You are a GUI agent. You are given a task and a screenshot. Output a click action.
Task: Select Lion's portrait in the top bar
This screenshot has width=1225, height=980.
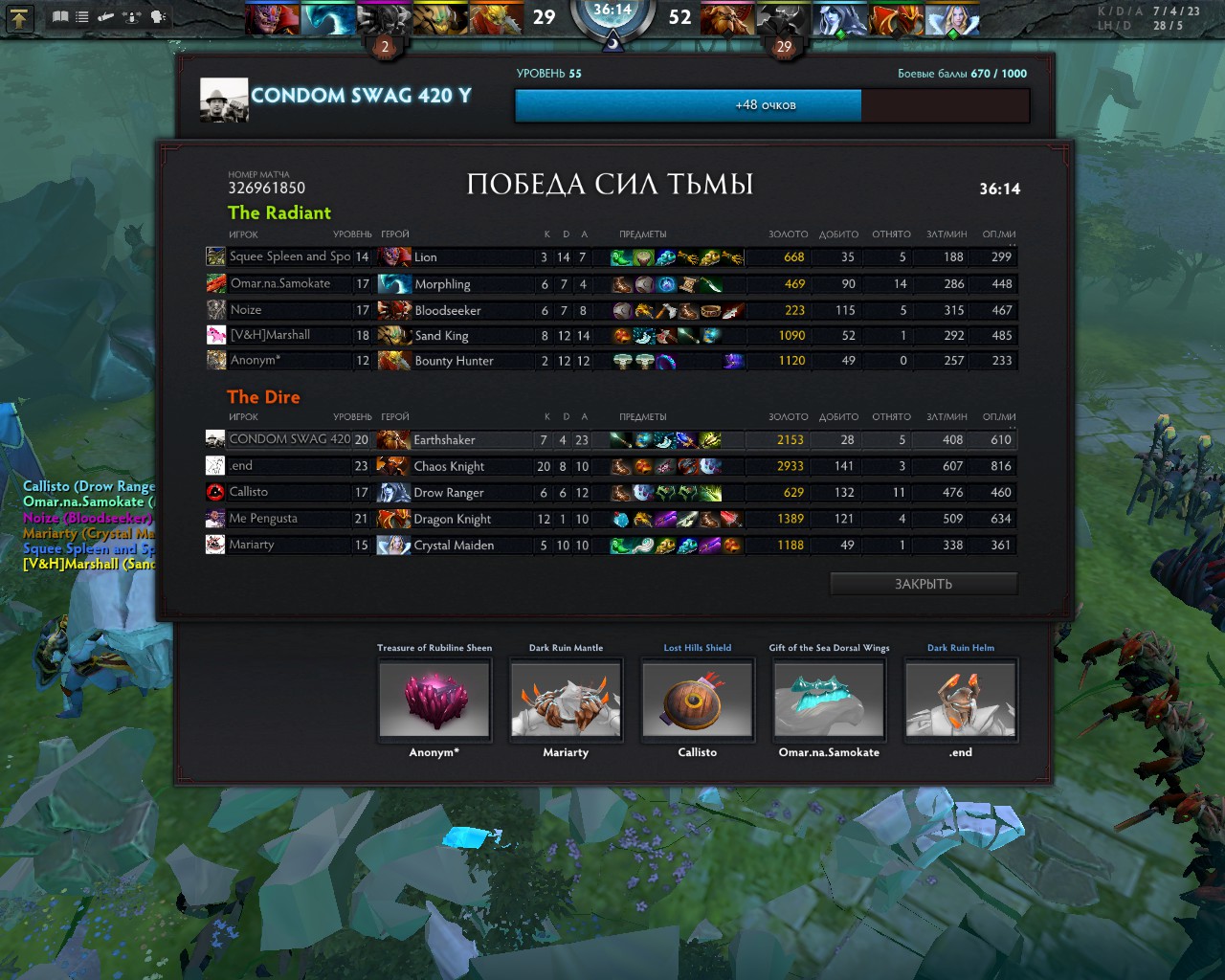272,19
